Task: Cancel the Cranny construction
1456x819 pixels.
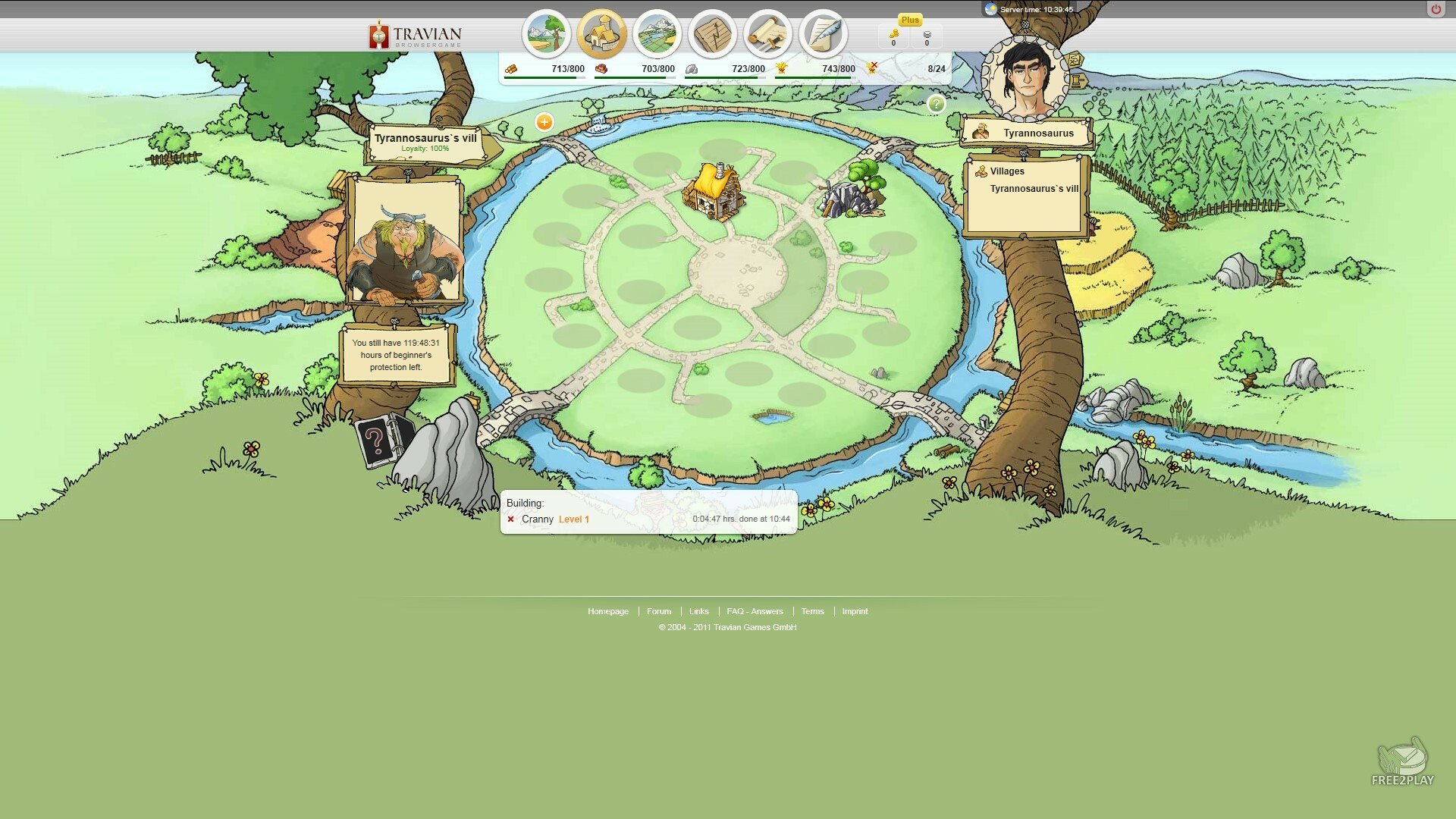Action: (511, 519)
